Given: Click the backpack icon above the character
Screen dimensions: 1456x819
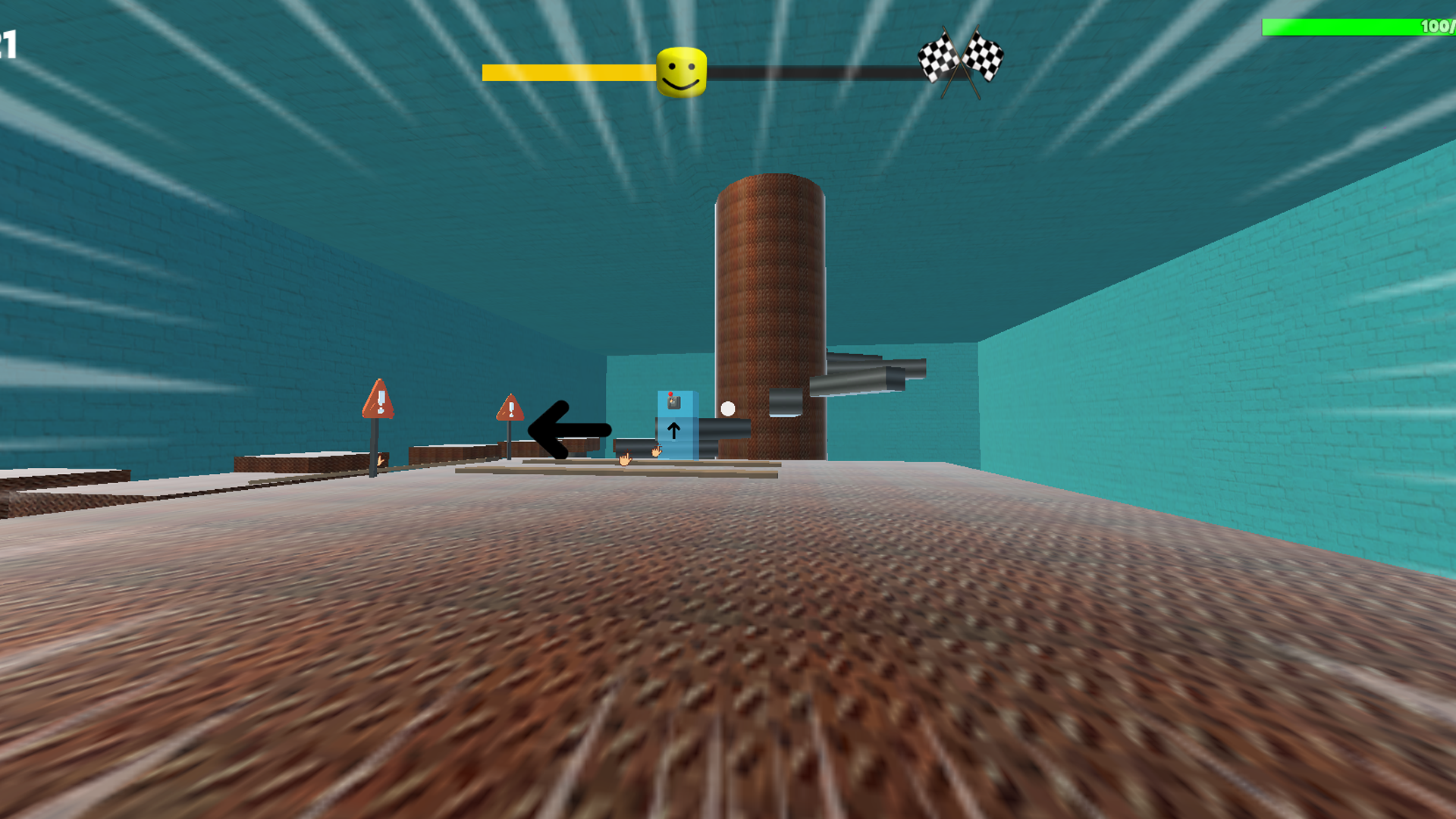Looking at the screenshot, I should (673, 402).
